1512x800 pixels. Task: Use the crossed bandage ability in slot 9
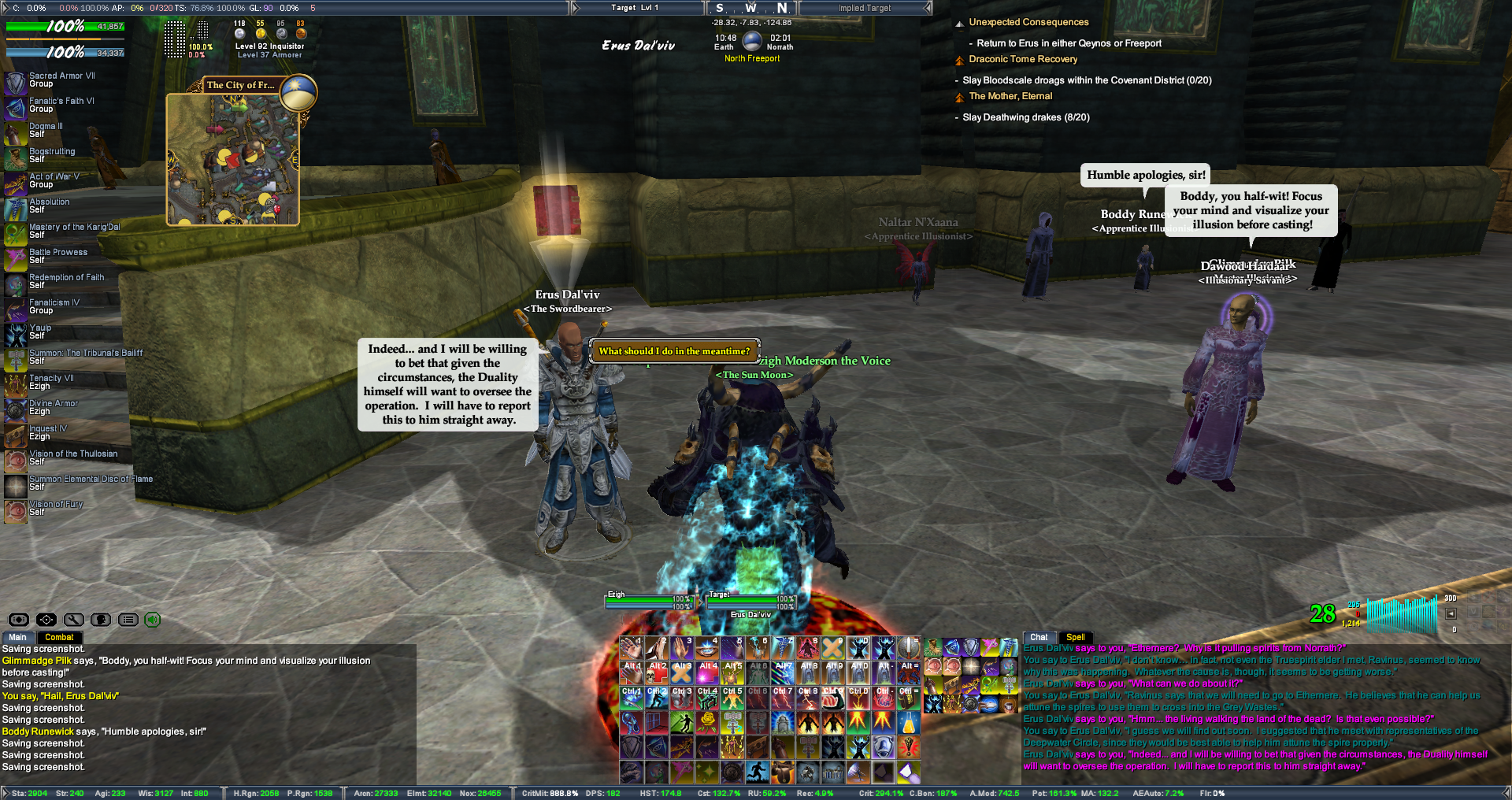click(x=833, y=648)
